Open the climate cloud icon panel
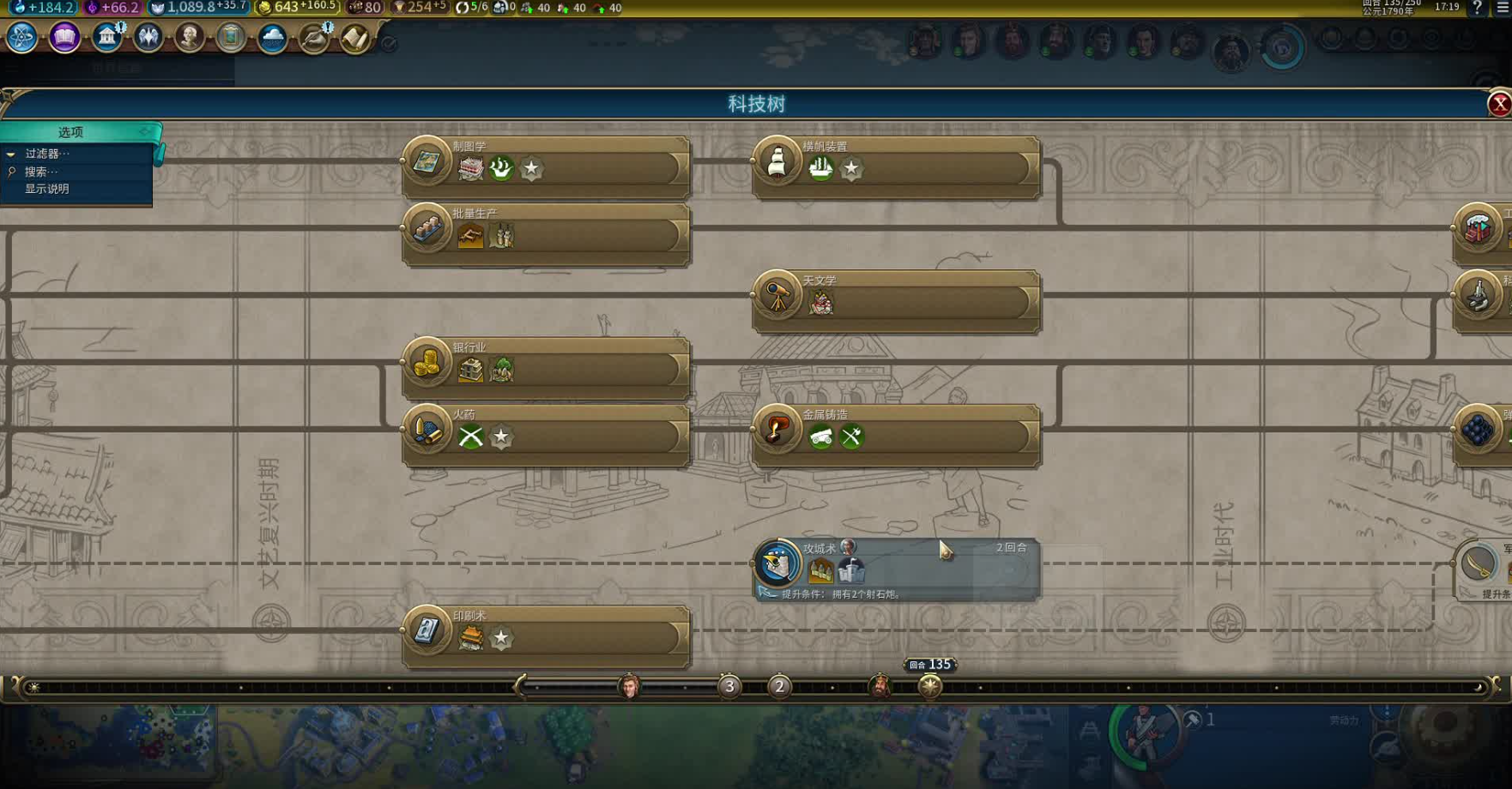The image size is (1512, 789). (272, 38)
